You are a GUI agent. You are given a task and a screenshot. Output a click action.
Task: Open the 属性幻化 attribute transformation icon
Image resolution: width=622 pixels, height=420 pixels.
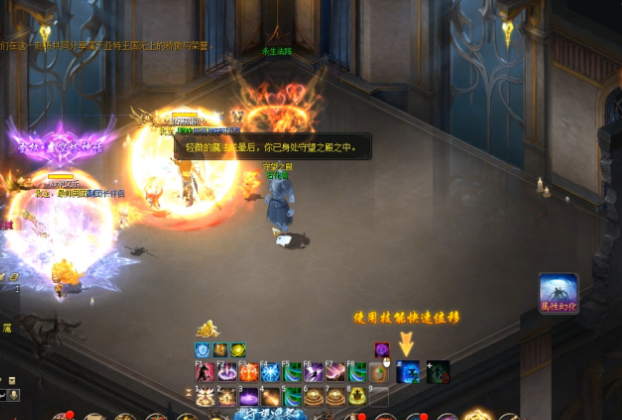coord(558,294)
